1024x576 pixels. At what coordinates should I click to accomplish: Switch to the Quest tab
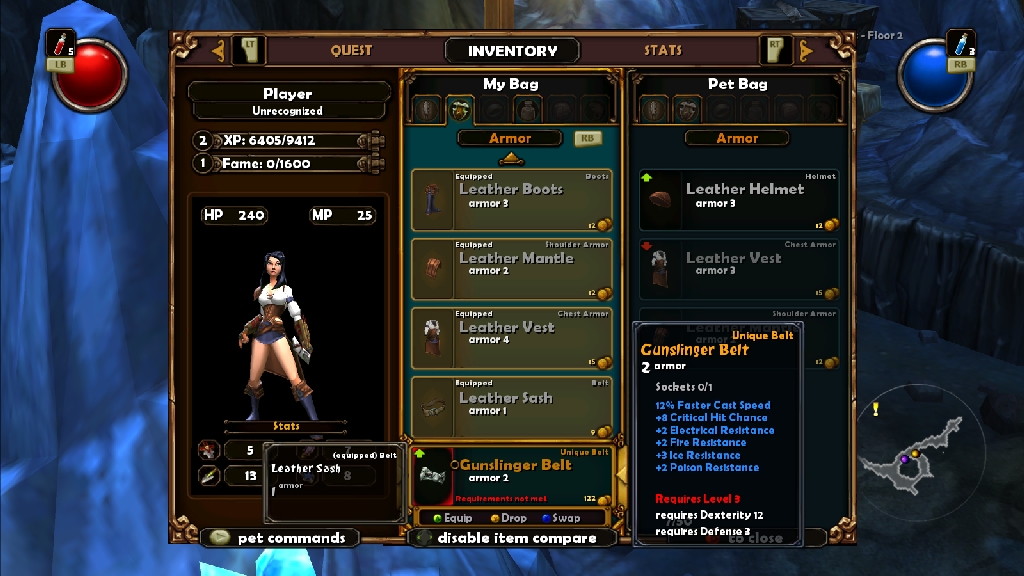pyautogui.click(x=351, y=50)
